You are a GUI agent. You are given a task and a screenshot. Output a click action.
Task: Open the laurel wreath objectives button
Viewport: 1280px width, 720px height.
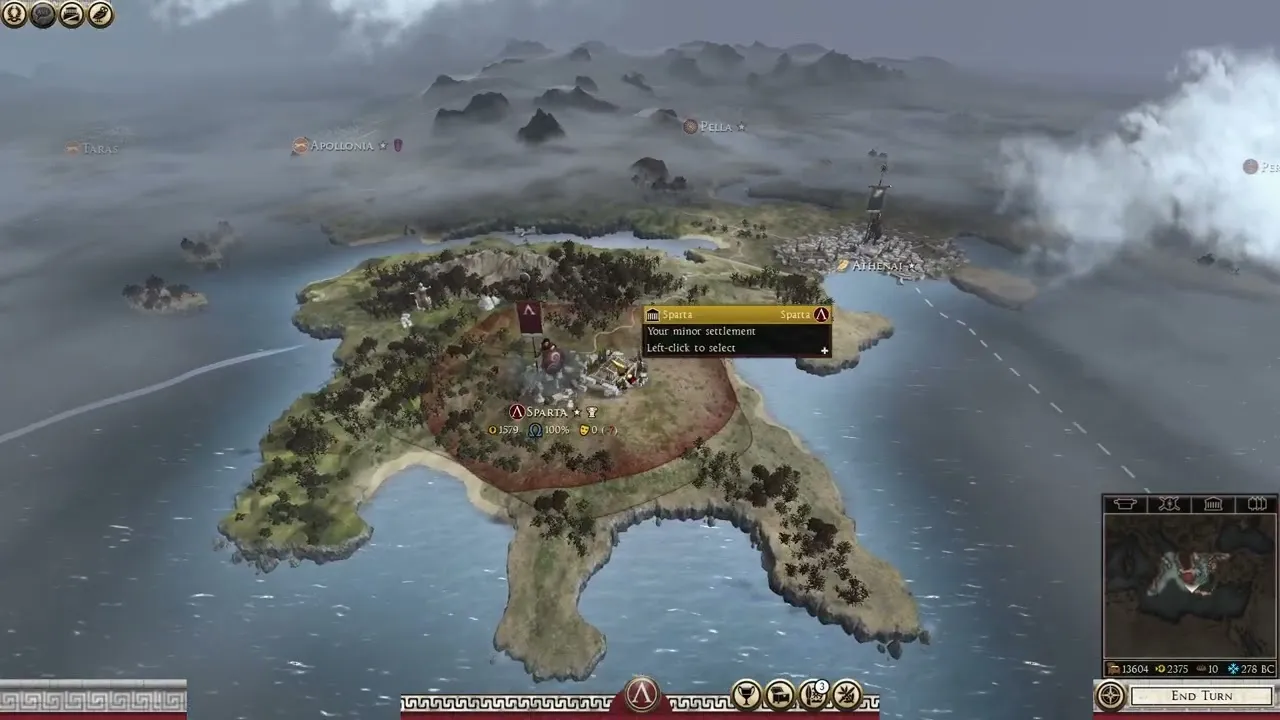click(x=14, y=14)
